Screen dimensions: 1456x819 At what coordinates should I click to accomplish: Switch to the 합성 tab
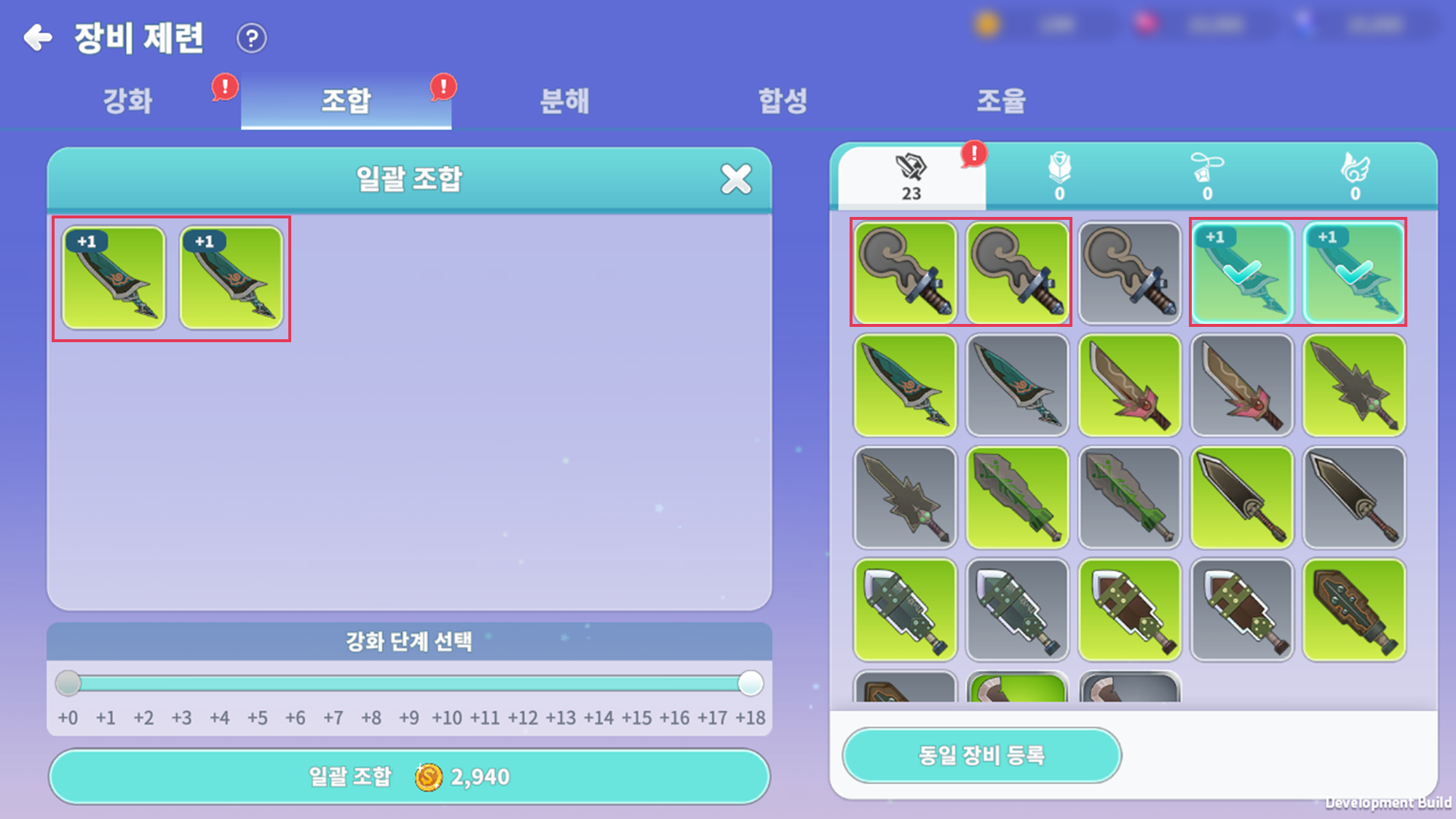(783, 100)
